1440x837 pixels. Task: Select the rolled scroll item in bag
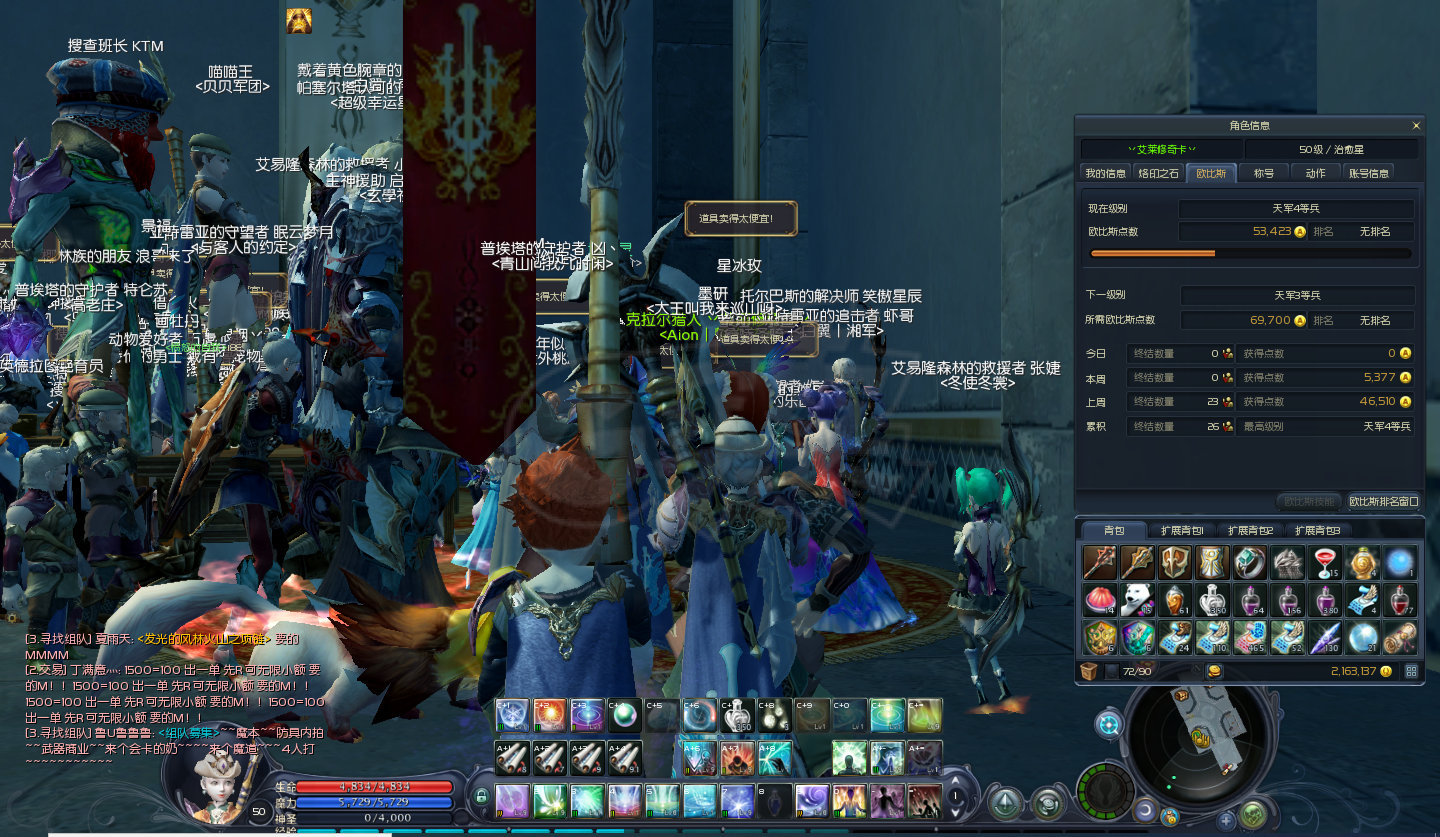(x=1400, y=636)
